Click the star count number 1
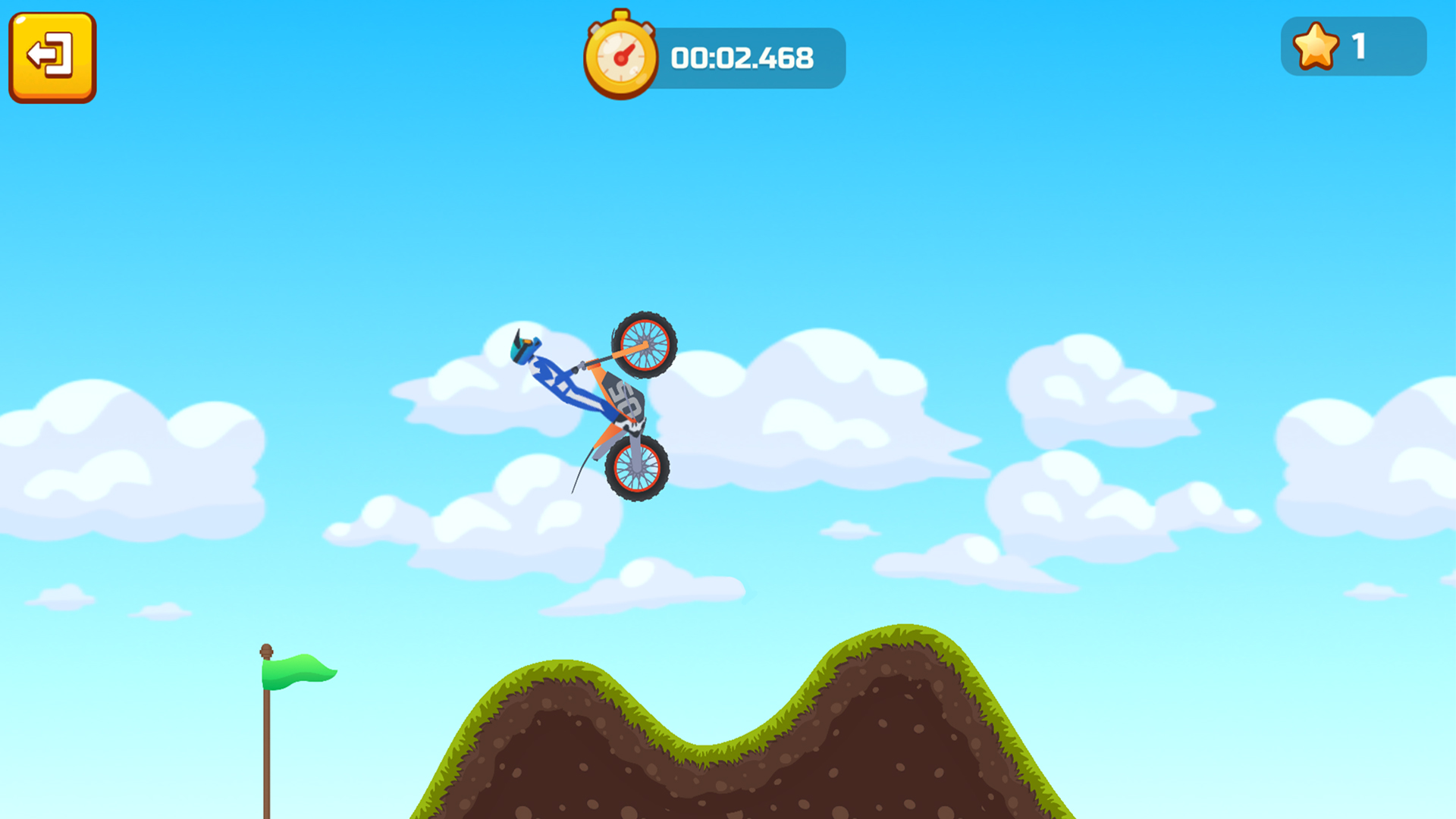Image resolution: width=1456 pixels, height=819 pixels. 1360,47
